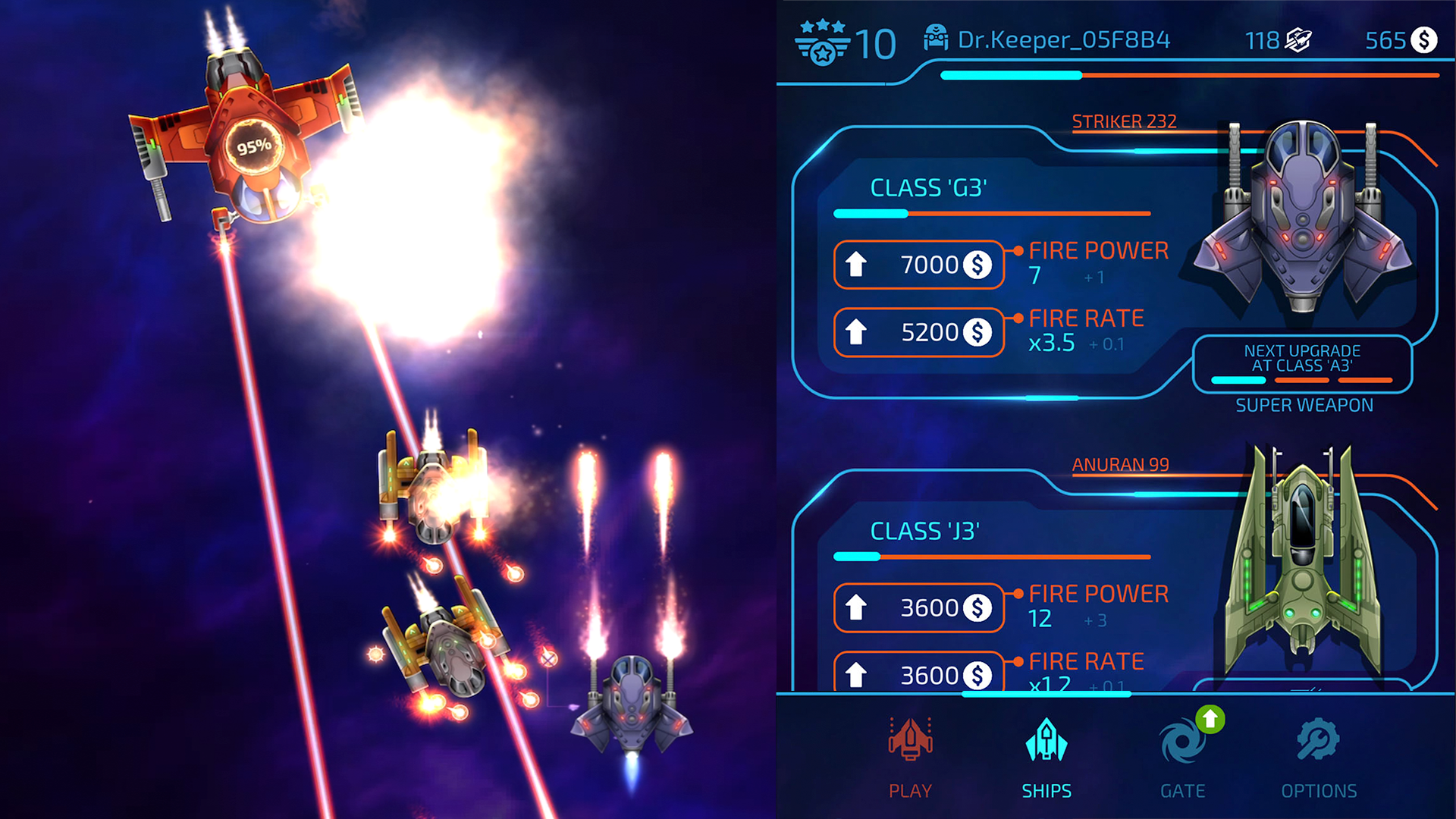1456x819 pixels.
Task: Purchase the 3600 FIRE POWER upgrade for Anuran 99
Action: pyautogui.click(x=918, y=607)
